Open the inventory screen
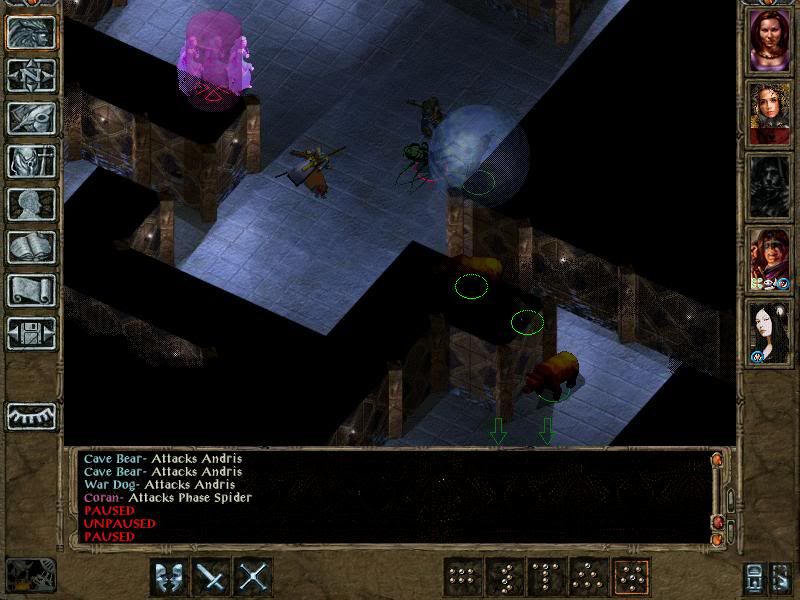 31,161
